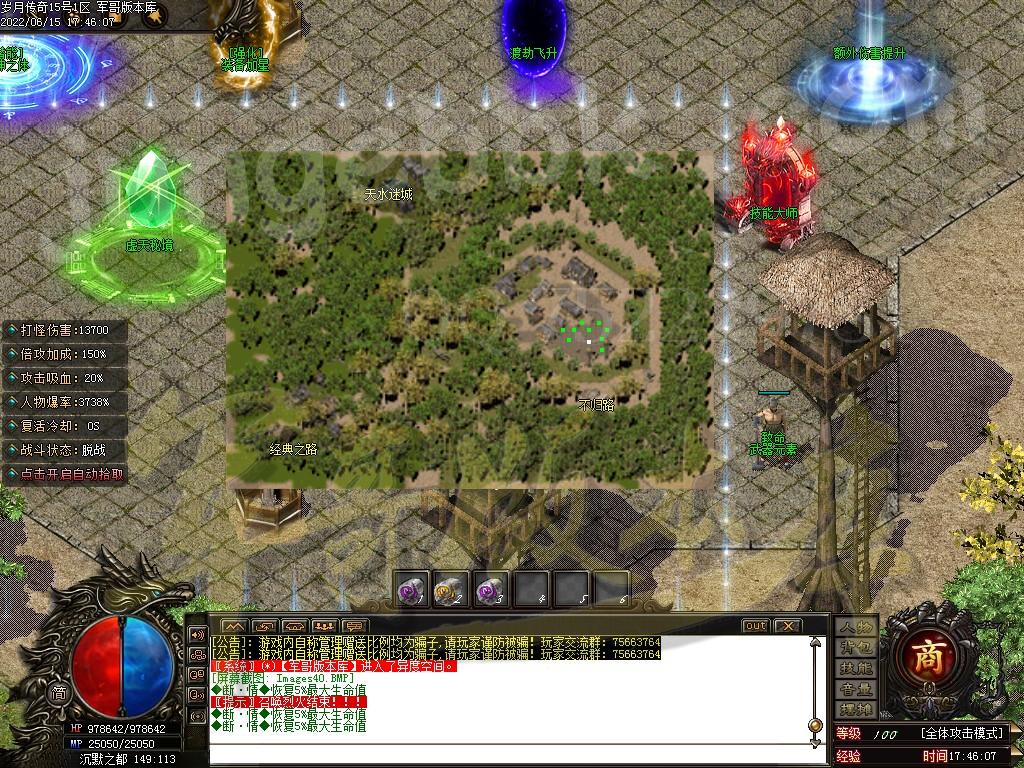Use the purple scroll in hotbar slot 3
Image resolution: width=1024 pixels, height=768 pixels.
[490, 589]
